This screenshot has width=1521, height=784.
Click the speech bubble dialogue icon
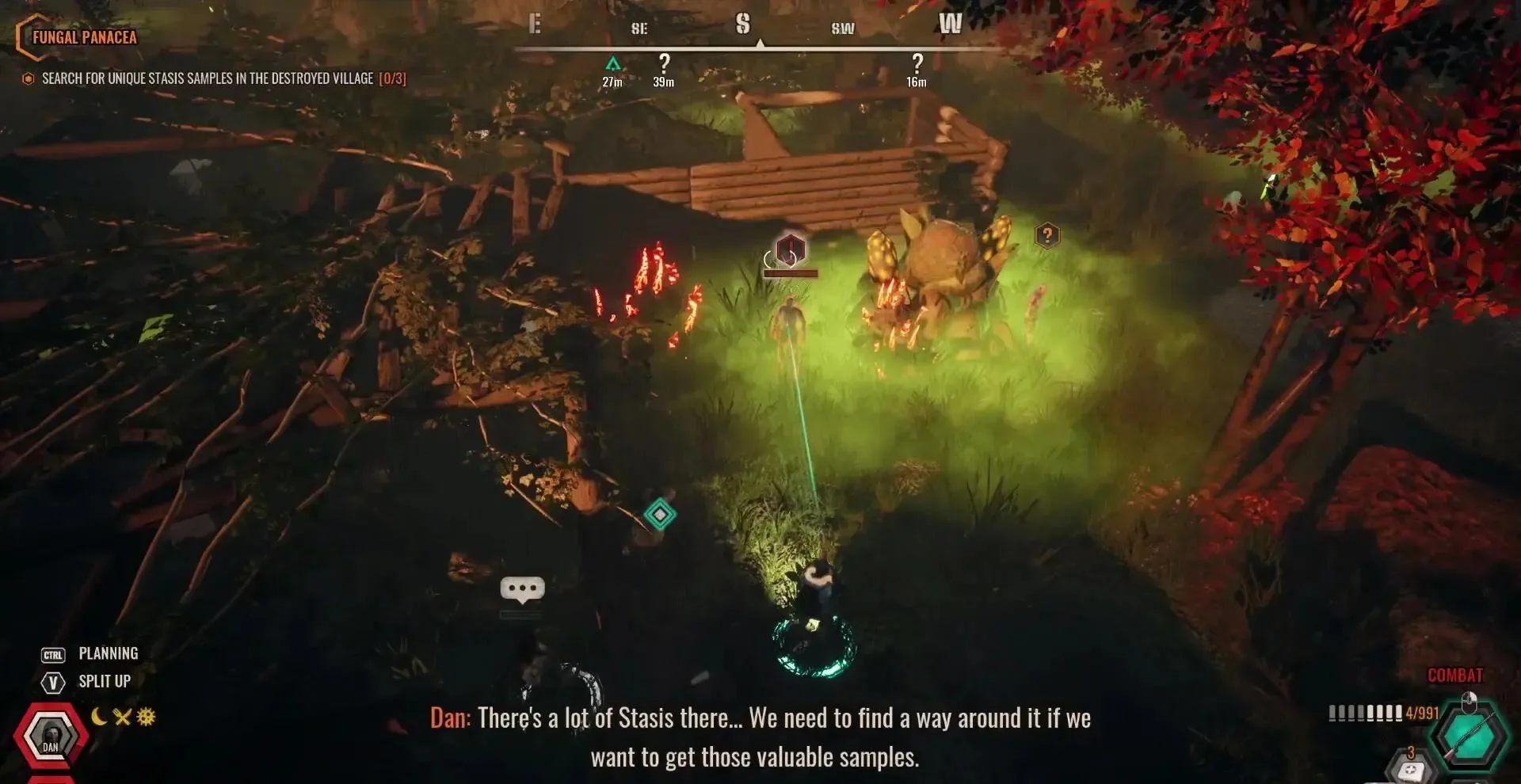coord(522,588)
